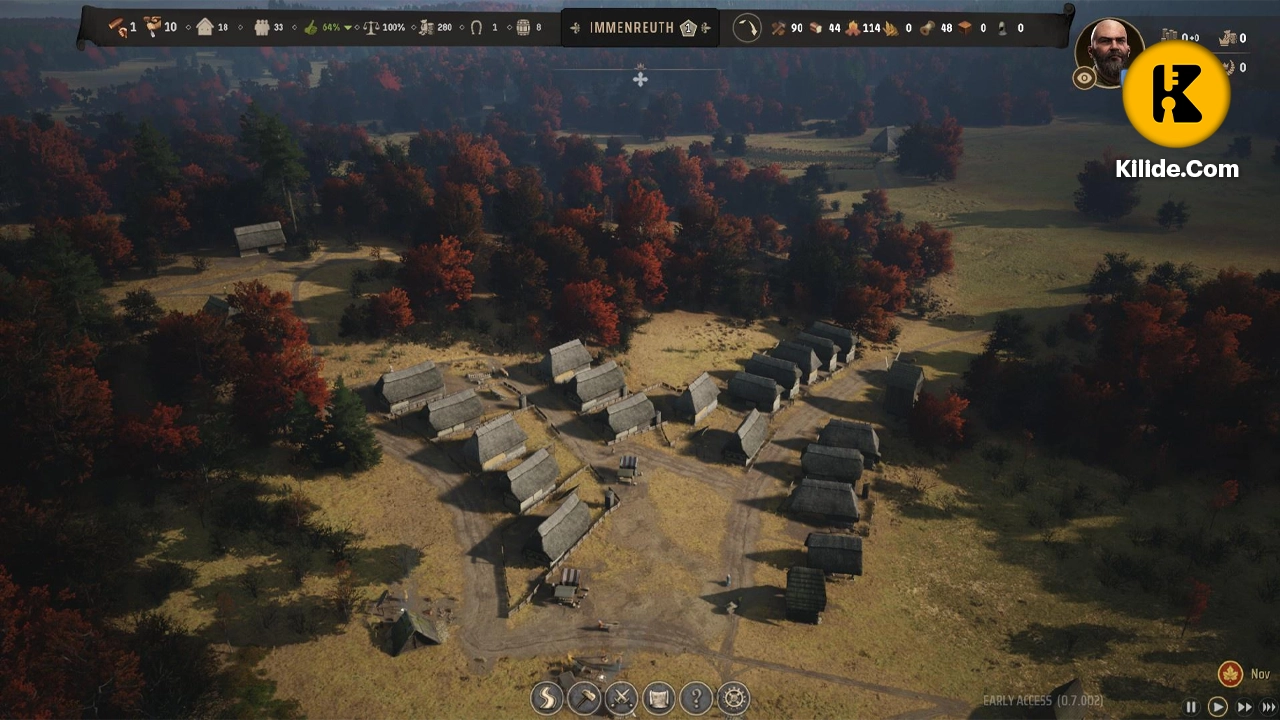
Task: Click the autumn leaf season icon
Action: coord(1230,674)
